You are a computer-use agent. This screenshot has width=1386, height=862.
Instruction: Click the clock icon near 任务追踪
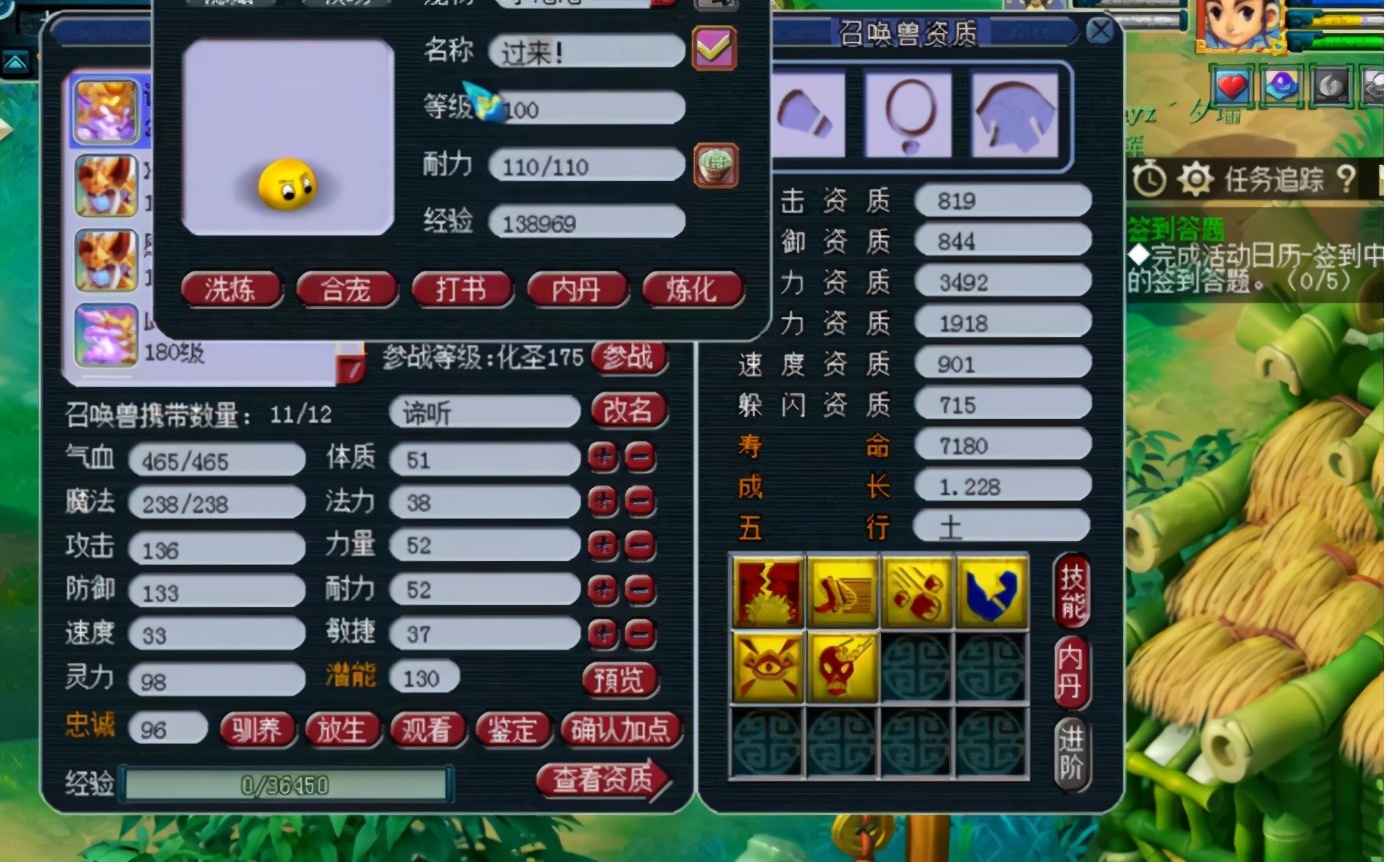[x=1151, y=179]
